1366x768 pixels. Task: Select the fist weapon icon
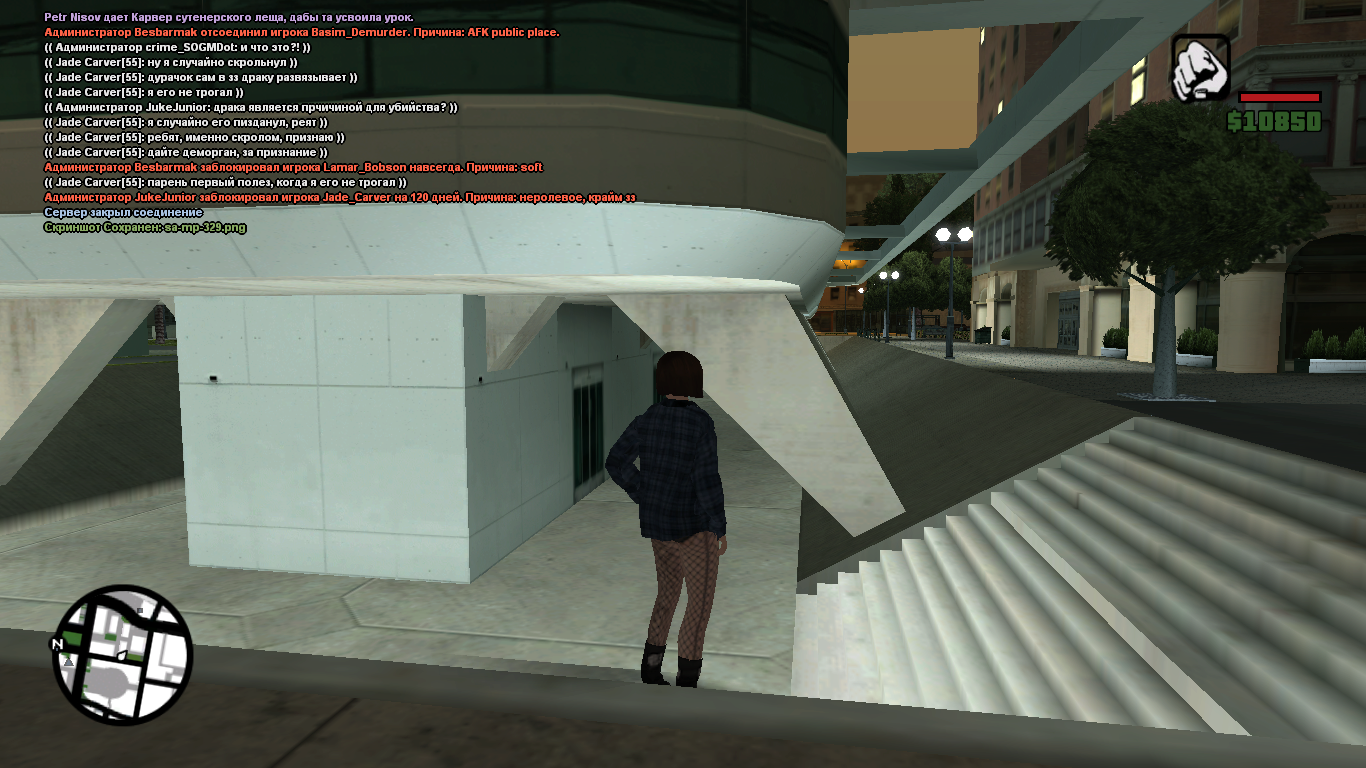point(1200,68)
